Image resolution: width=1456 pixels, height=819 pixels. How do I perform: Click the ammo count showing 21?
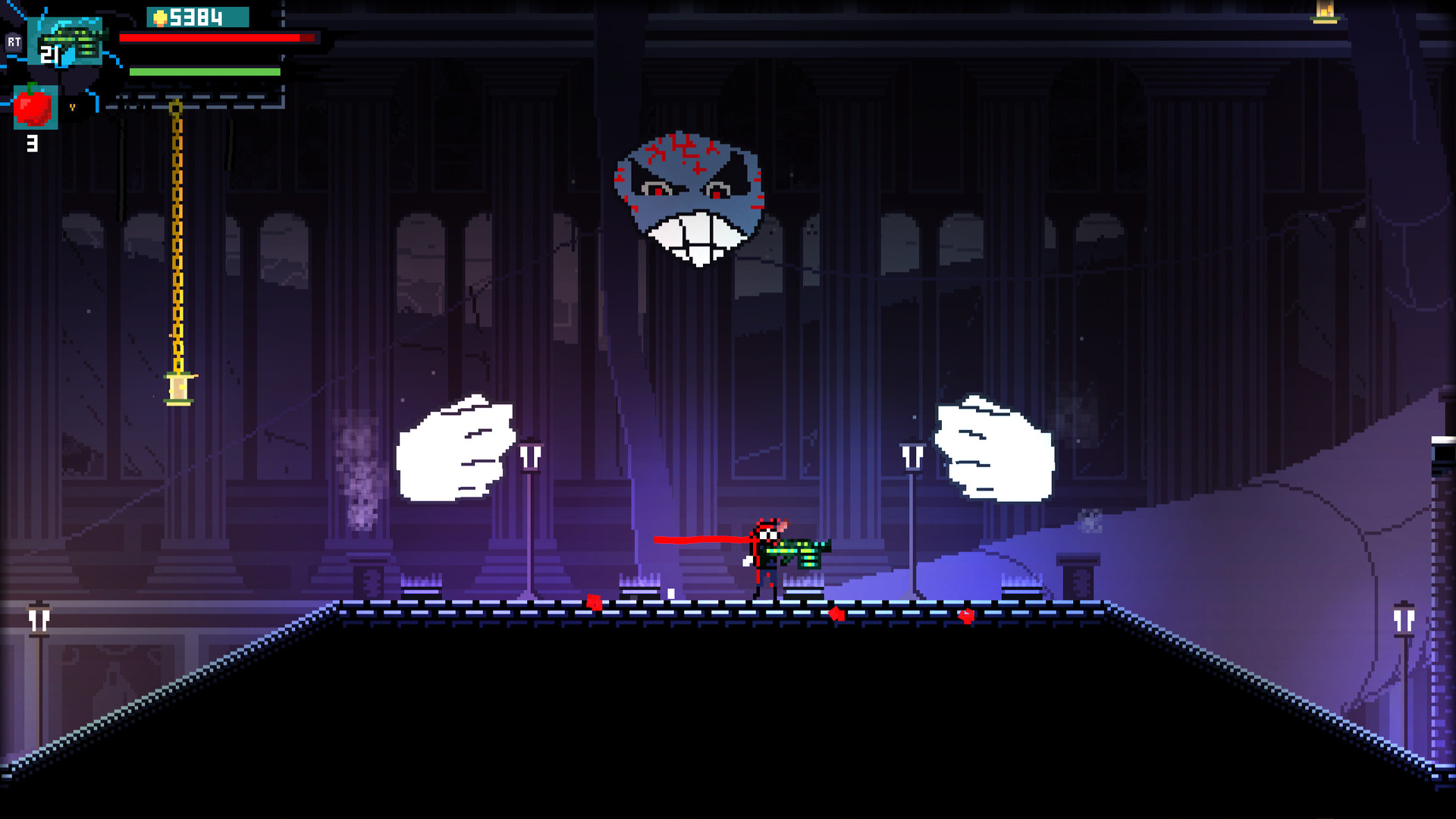(49, 54)
